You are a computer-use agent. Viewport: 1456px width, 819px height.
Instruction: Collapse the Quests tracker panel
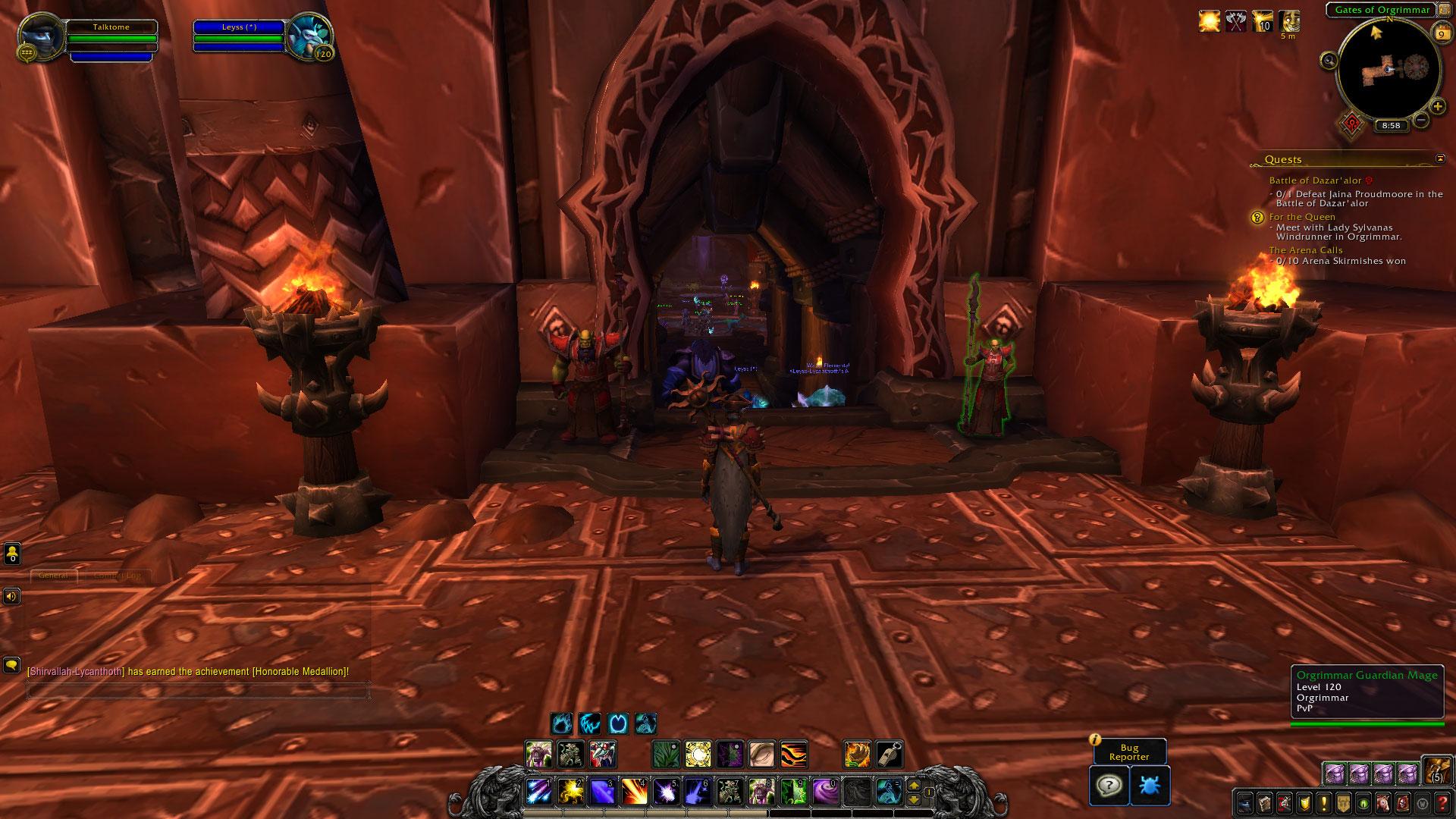click(1440, 158)
